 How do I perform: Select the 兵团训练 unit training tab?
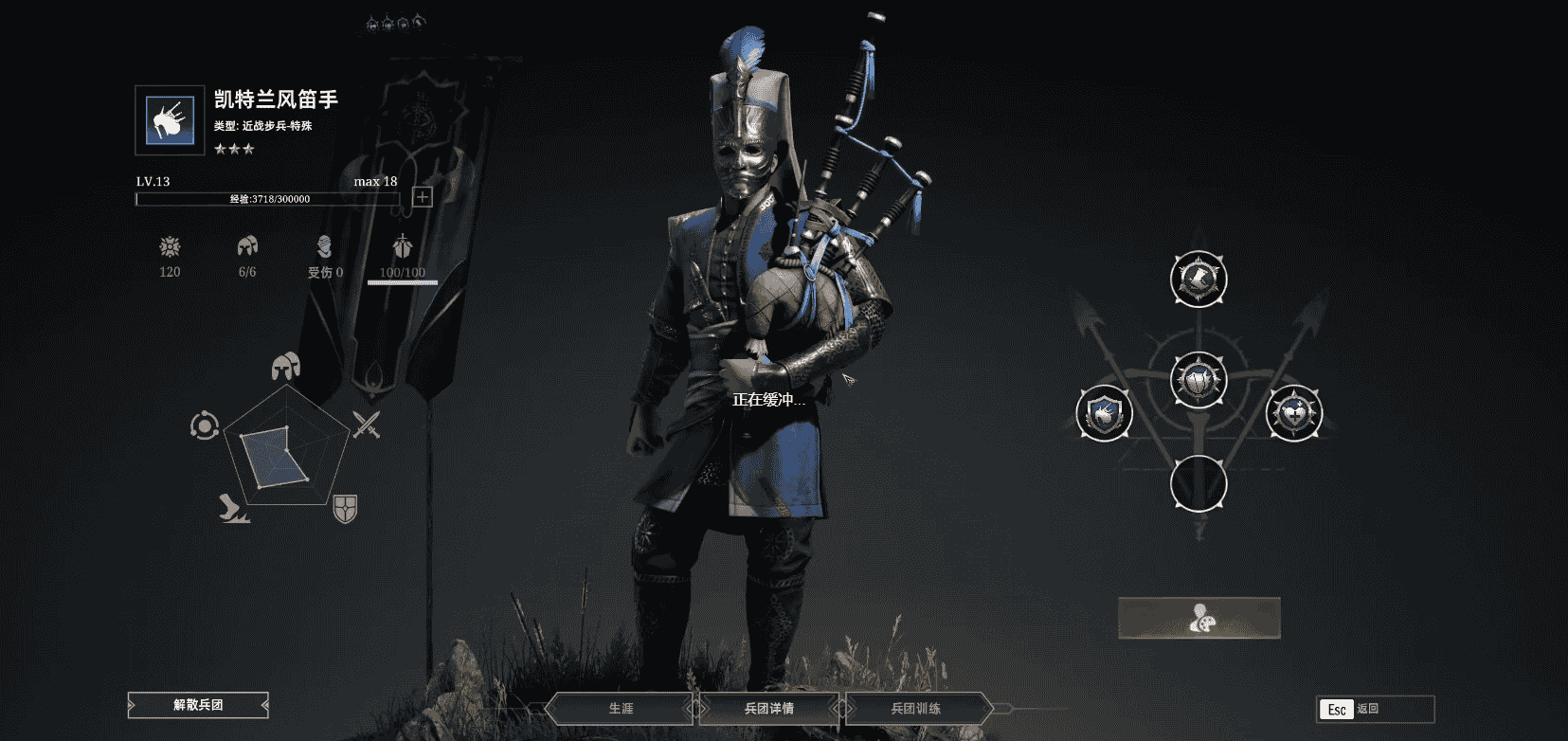pos(915,708)
